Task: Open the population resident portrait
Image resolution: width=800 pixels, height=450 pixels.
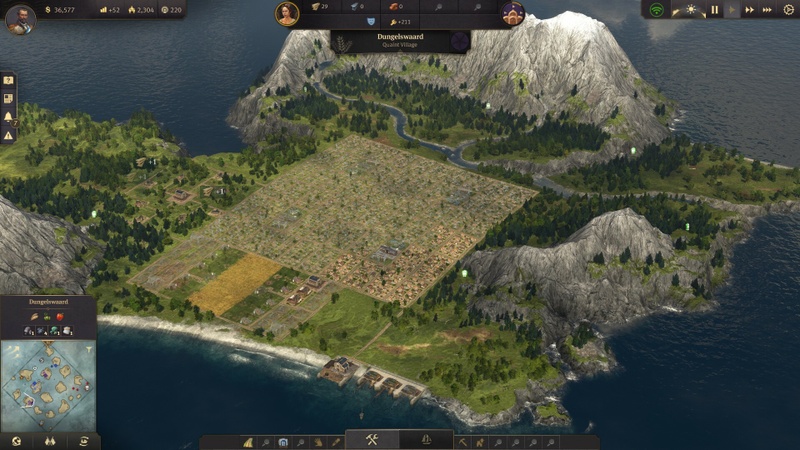Action: point(288,13)
